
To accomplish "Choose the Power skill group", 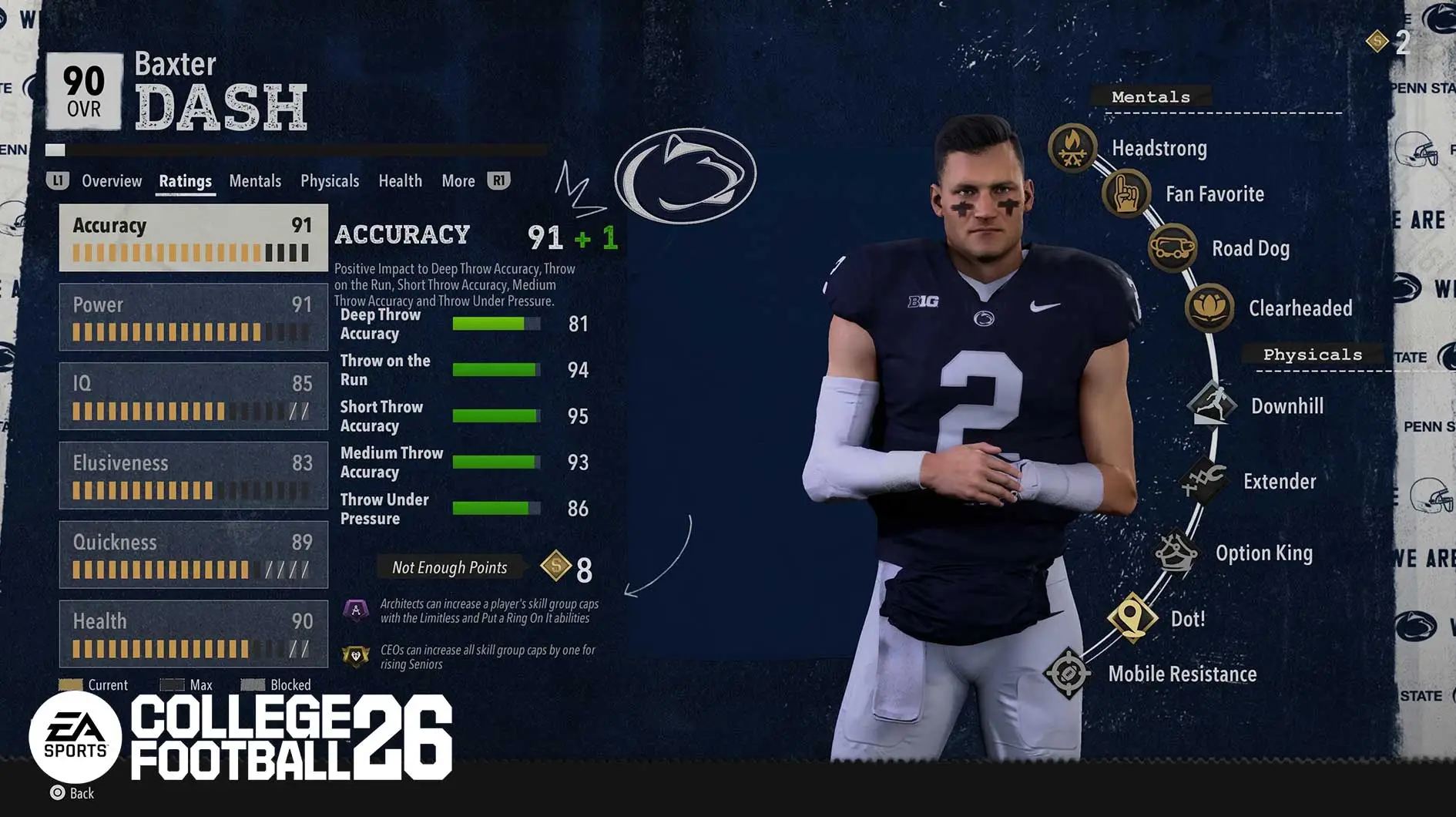I will pyautogui.click(x=193, y=317).
